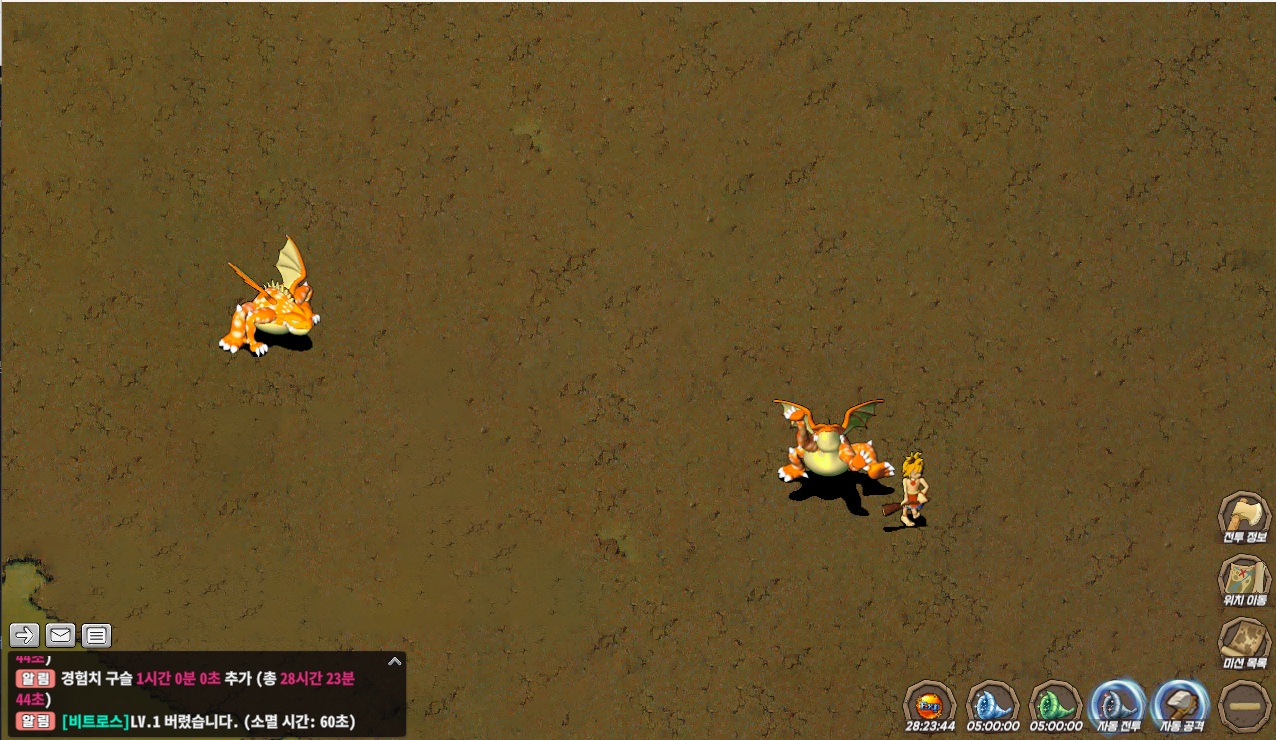Screen dimensions: 1276x740
Task: Click the chat message log panel
Action: tap(200, 696)
